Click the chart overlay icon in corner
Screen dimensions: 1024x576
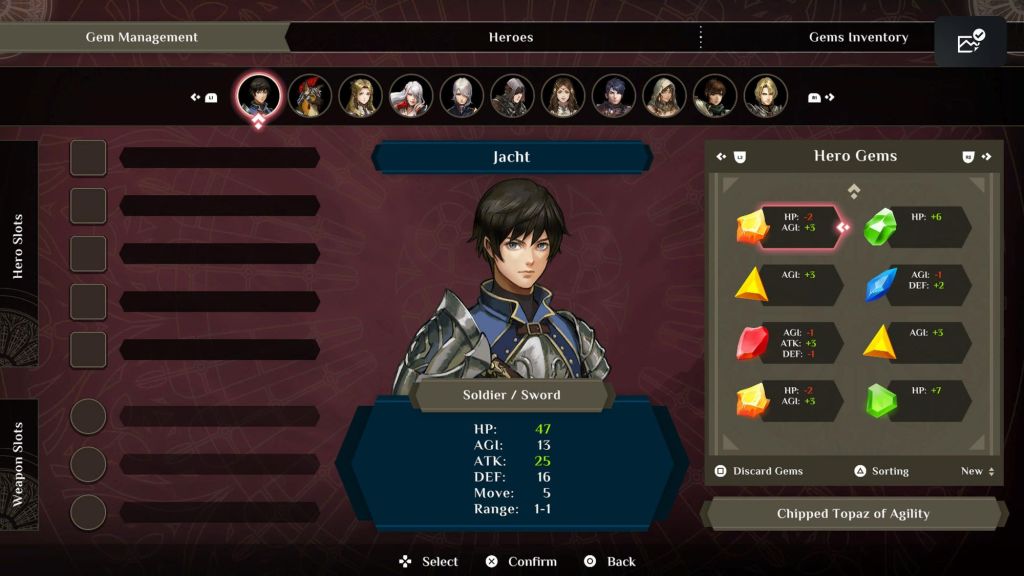(x=970, y=42)
